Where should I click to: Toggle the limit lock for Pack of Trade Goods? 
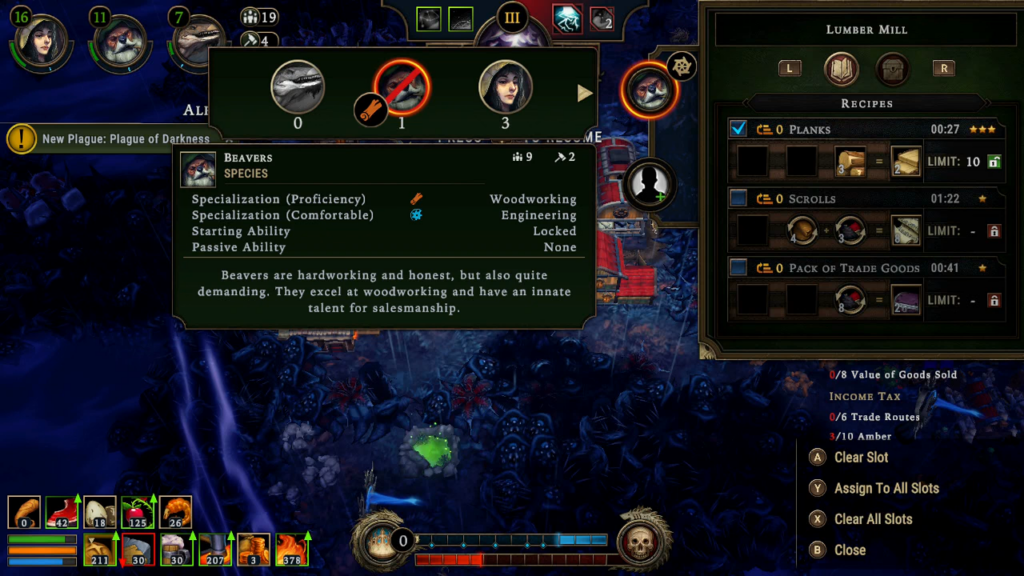994,300
